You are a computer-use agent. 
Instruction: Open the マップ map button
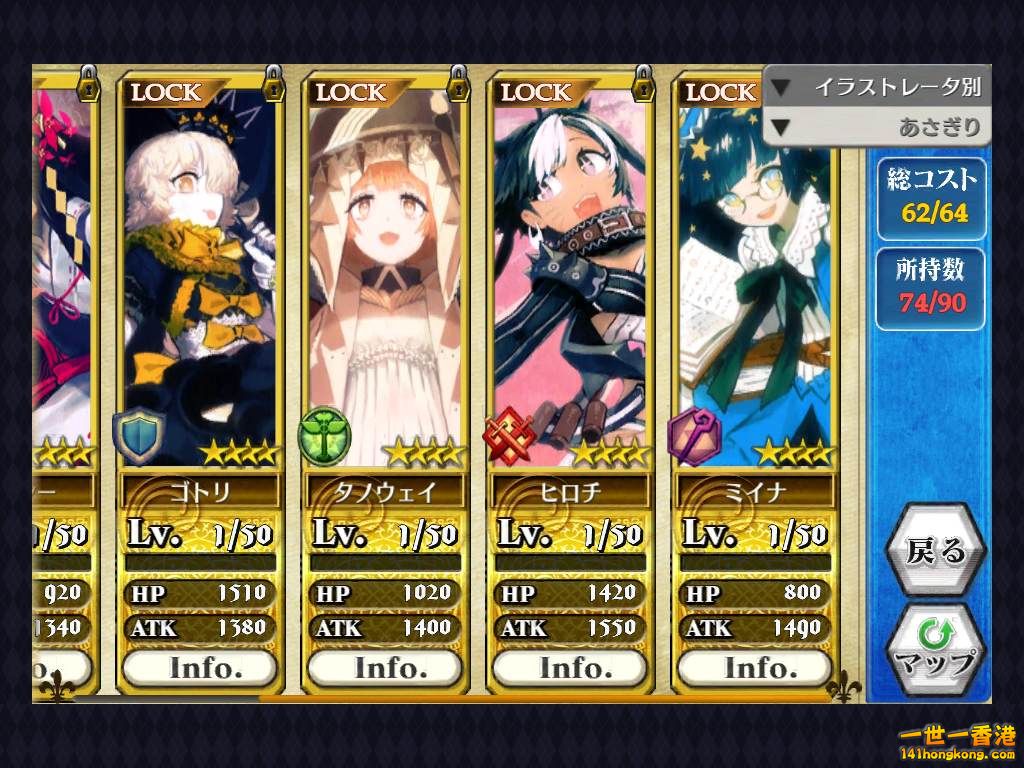tap(935, 648)
